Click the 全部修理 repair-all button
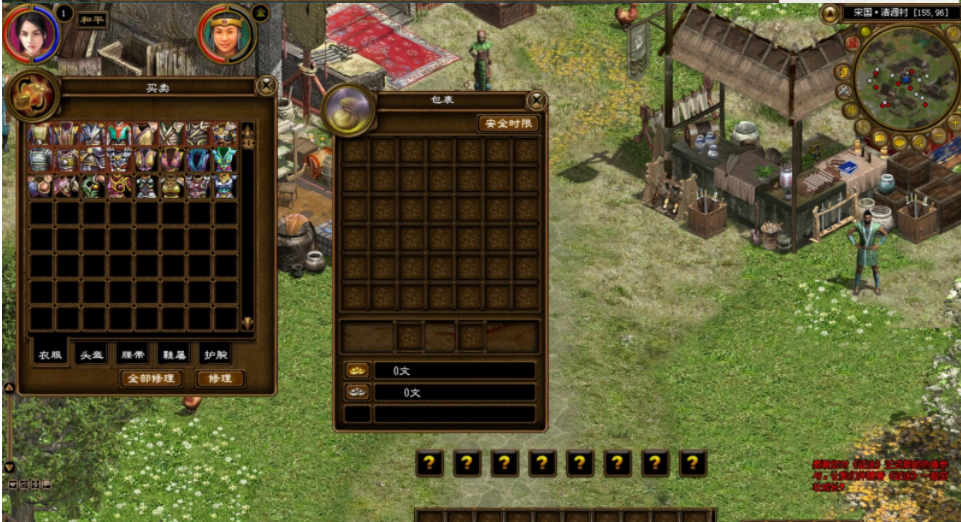Viewport: 961px width, 522px height. [150, 379]
